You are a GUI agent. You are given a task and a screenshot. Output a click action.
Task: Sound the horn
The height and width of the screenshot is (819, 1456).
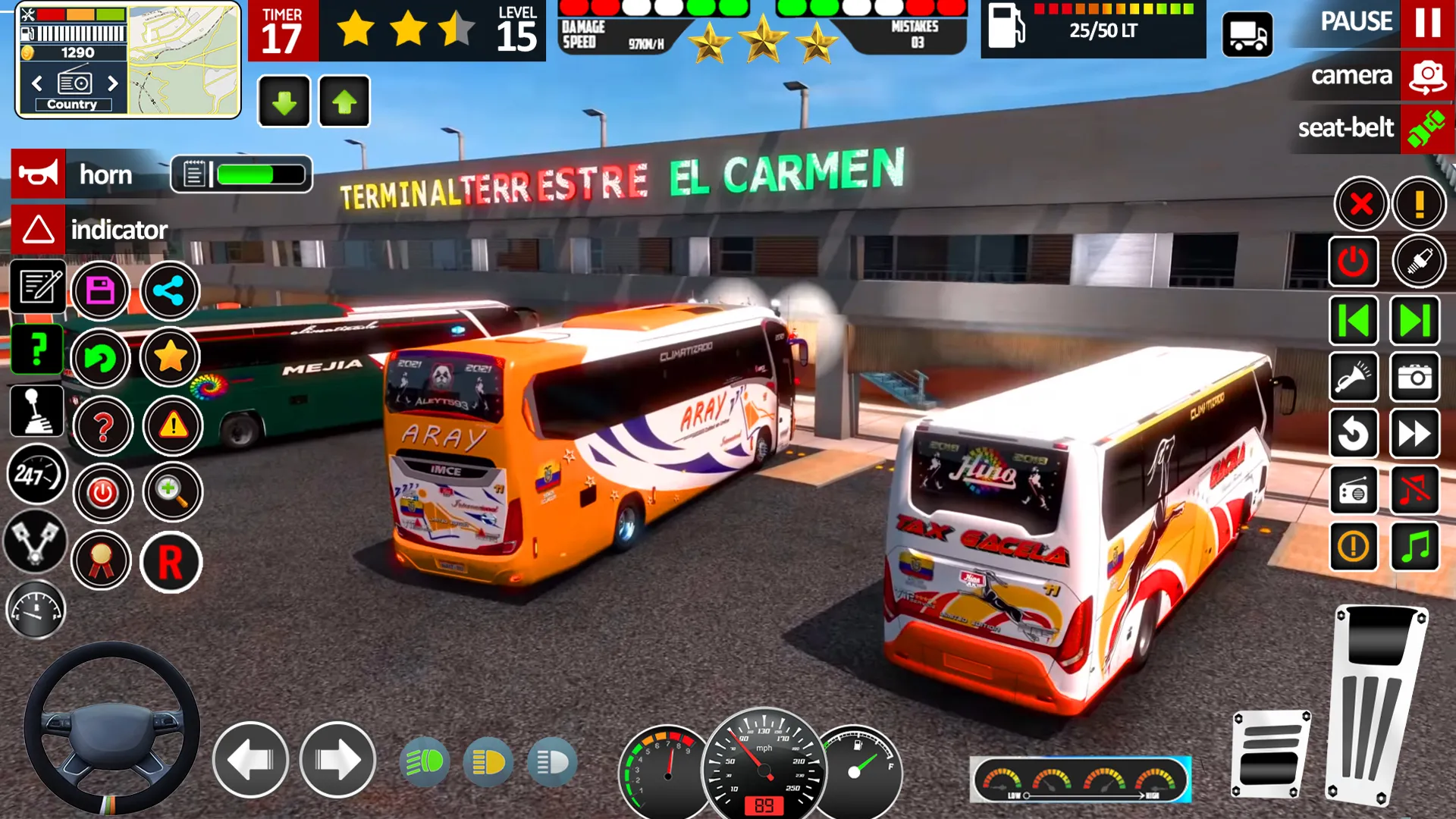pyautogui.click(x=38, y=174)
